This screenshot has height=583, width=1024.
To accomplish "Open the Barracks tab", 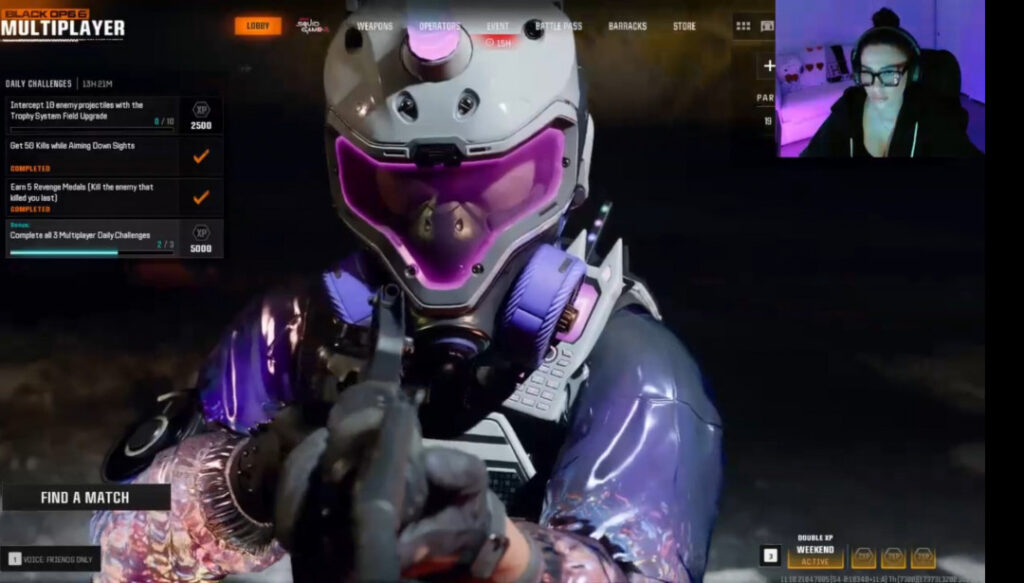I will [627, 26].
